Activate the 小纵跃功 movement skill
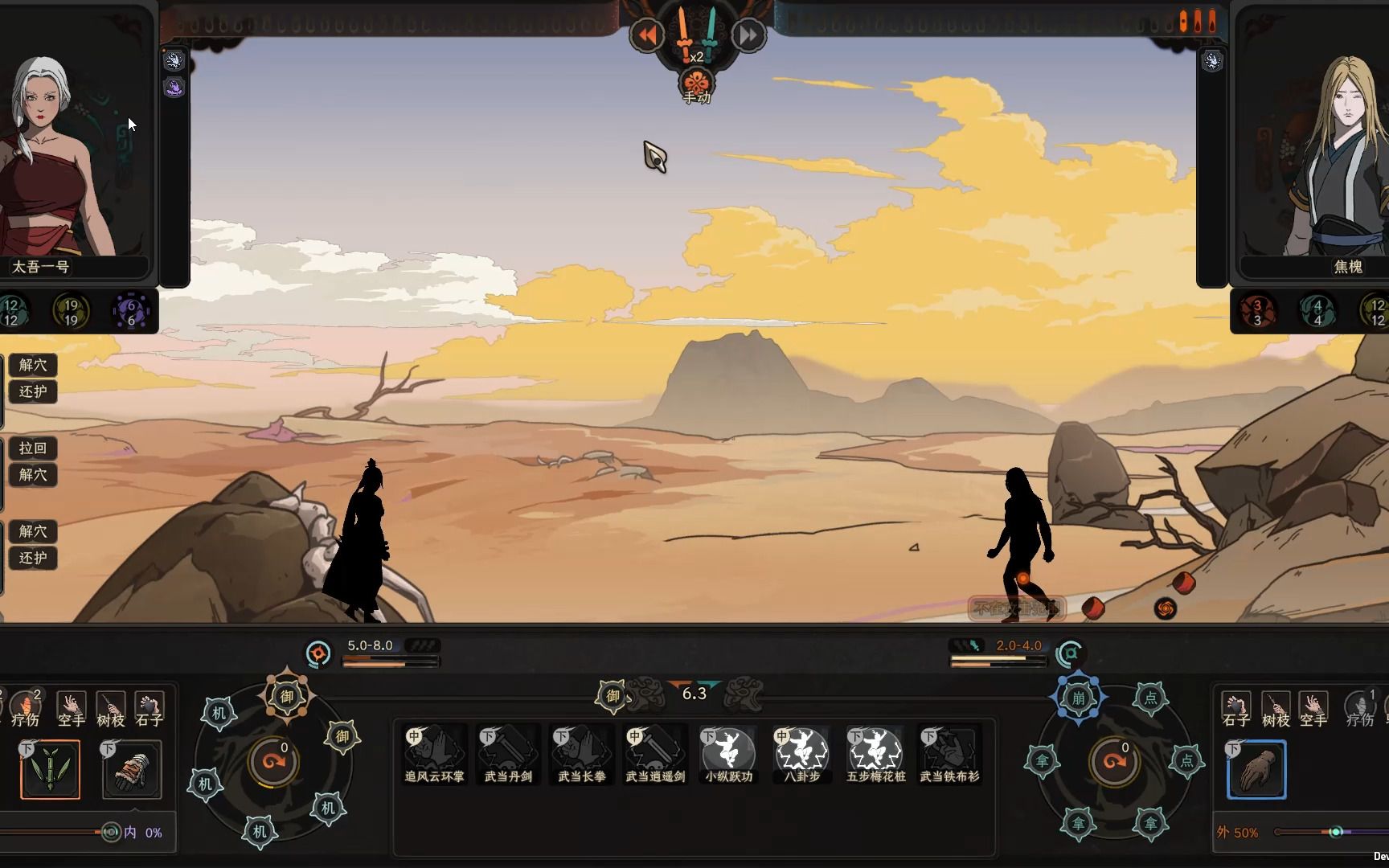 tap(729, 753)
